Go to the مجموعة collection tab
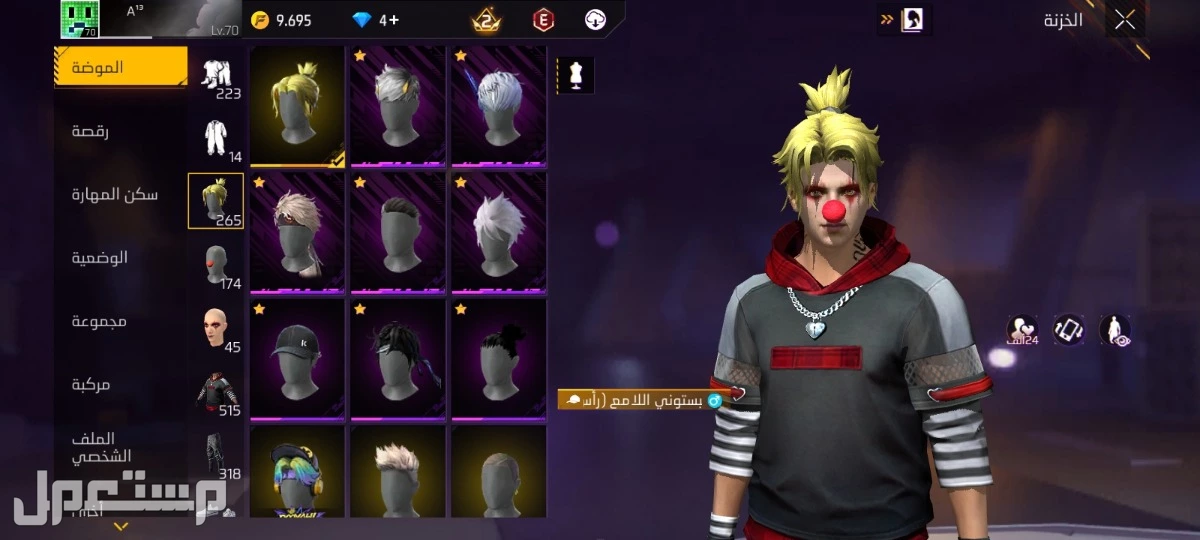The height and width of the screenshot is (540, 1200). coord(98,321)
